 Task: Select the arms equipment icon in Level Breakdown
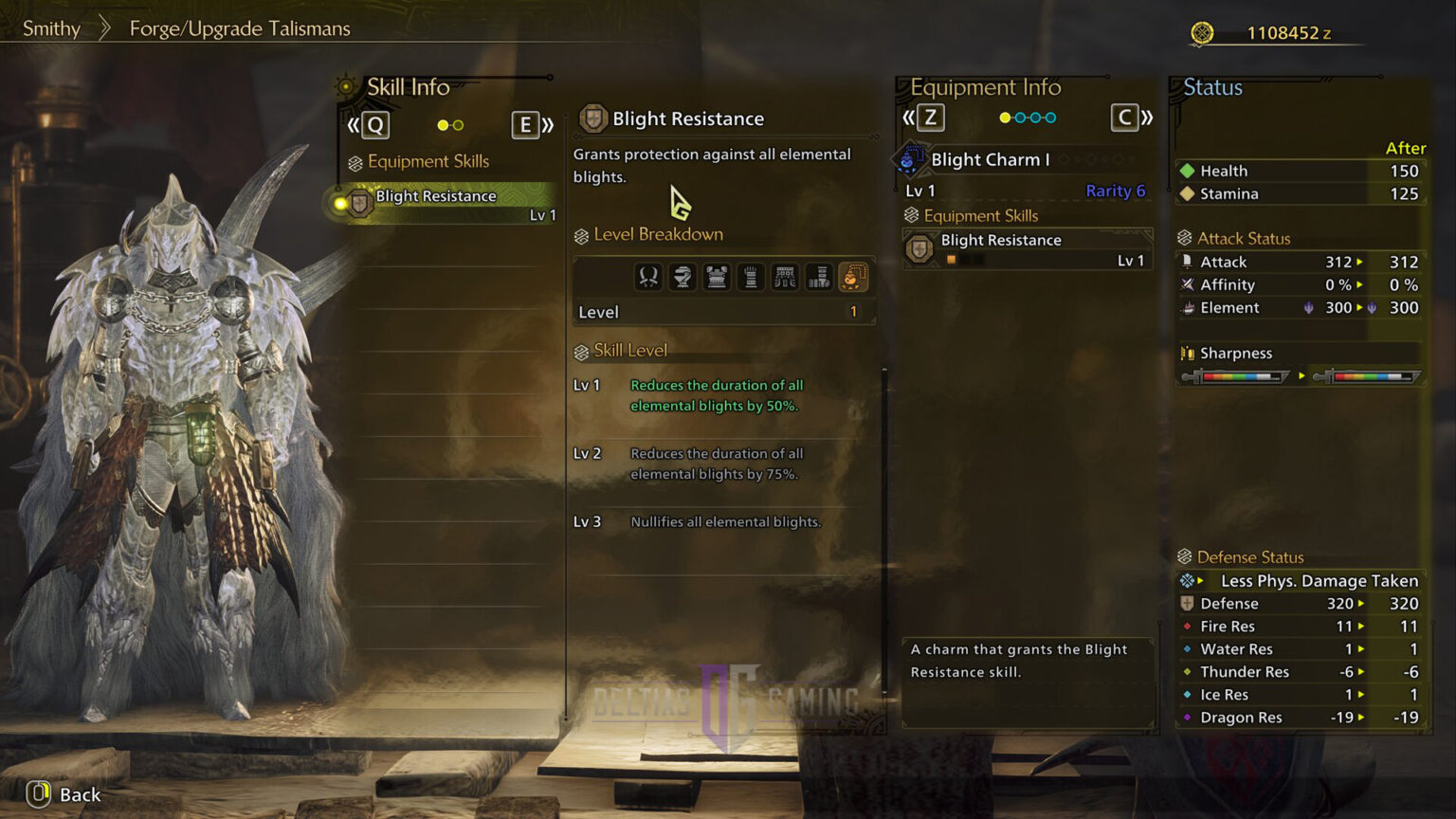click(x=751, y=276)
